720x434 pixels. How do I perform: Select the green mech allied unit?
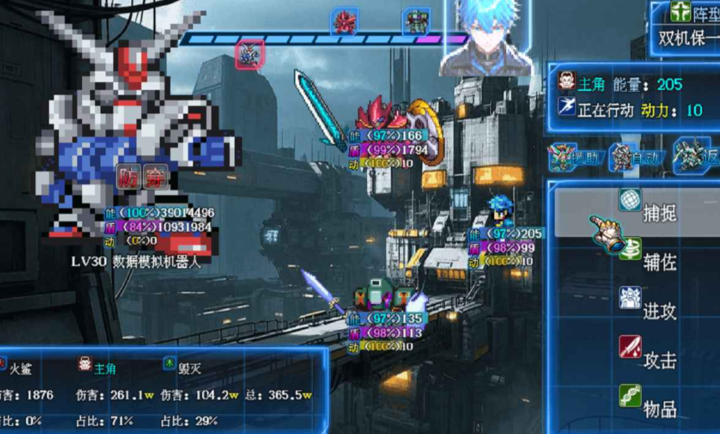[x=378, y=297]
